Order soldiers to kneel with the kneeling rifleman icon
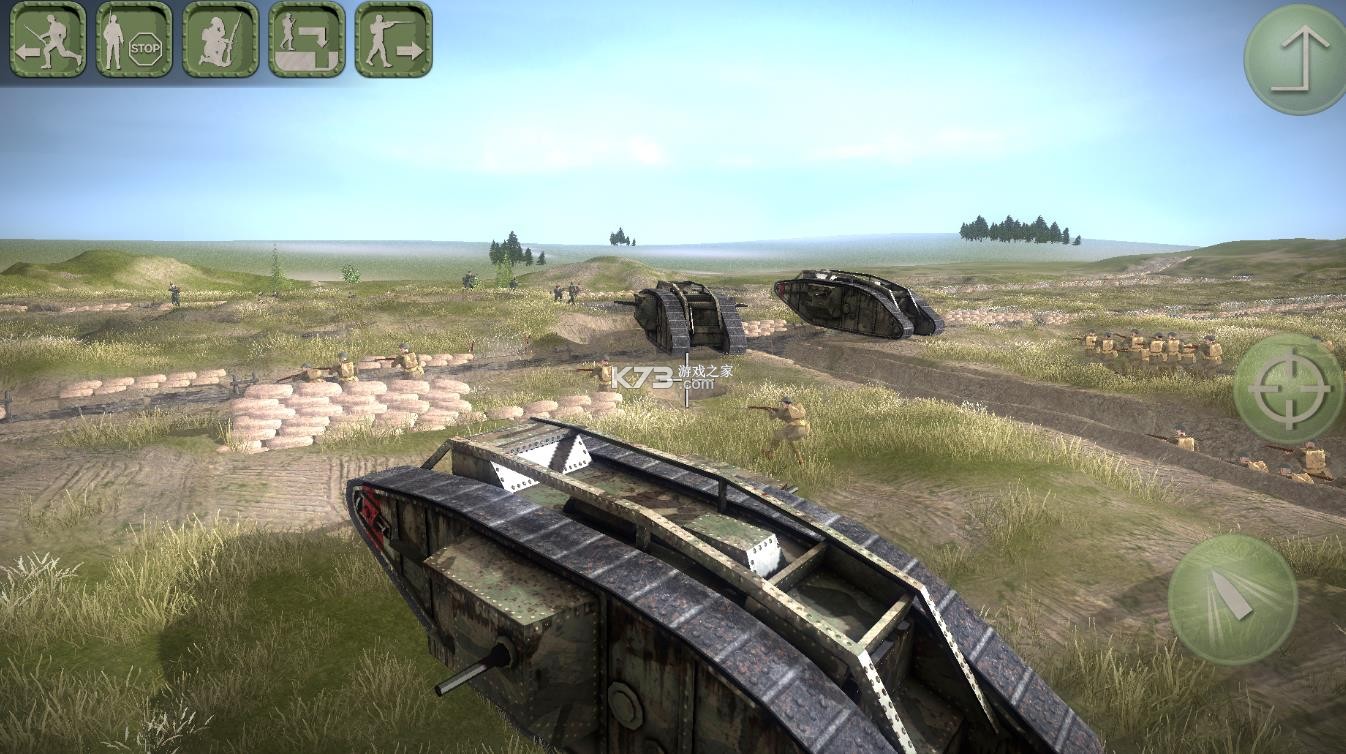The image size is (1346, 754). [x=220, y=39]
